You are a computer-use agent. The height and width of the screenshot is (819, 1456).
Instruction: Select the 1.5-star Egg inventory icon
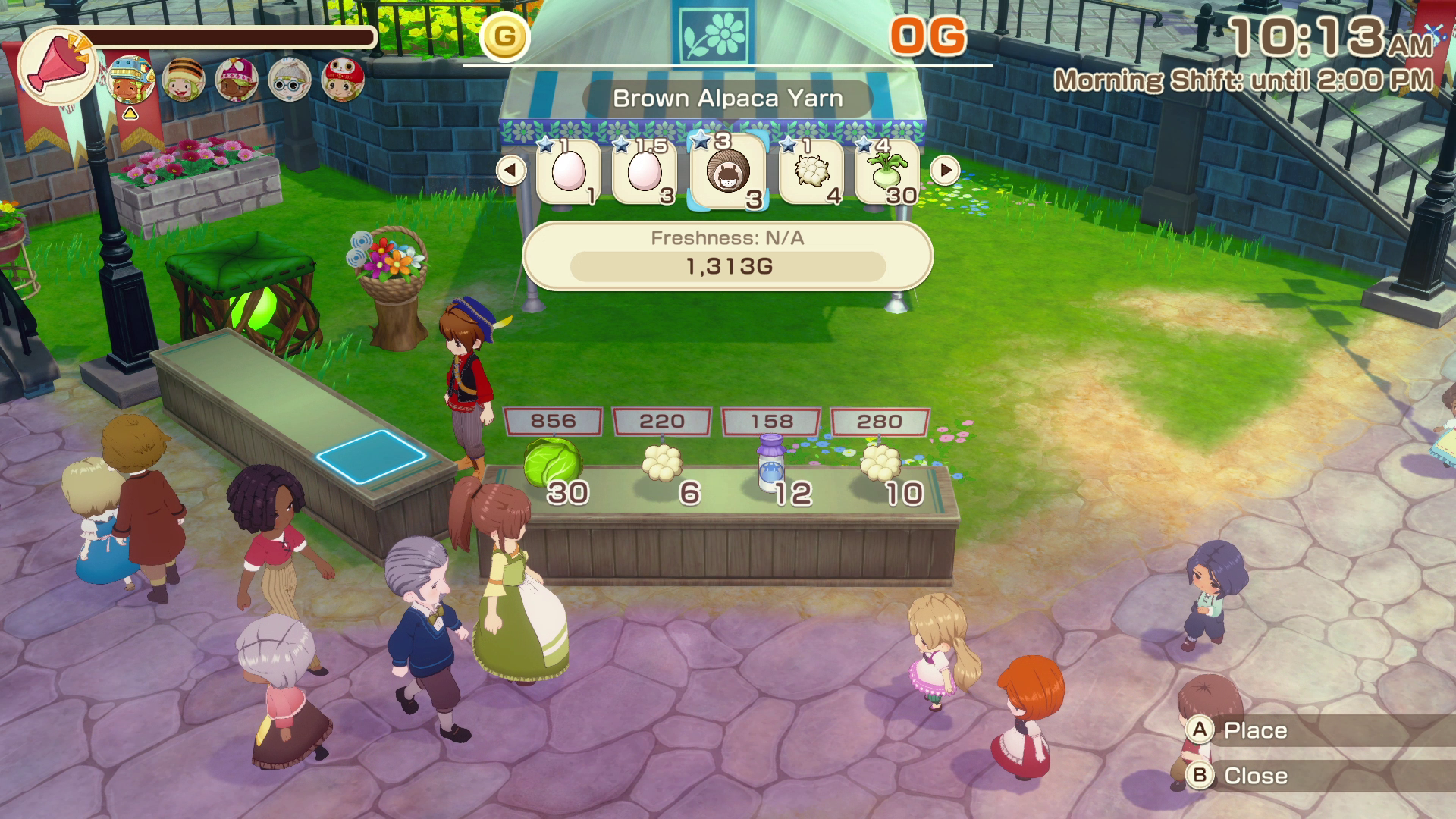(644, 173)
